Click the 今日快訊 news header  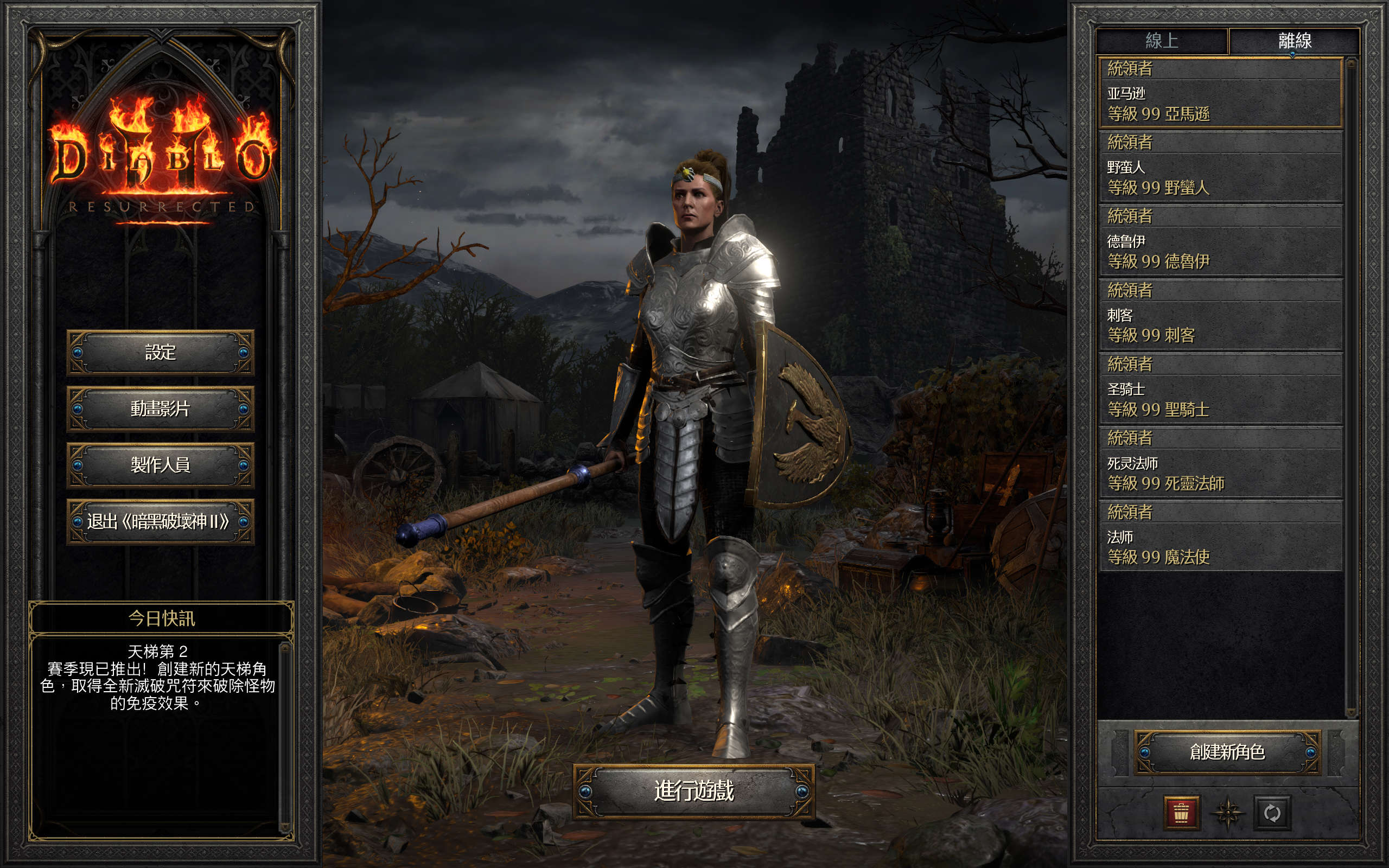161,618
